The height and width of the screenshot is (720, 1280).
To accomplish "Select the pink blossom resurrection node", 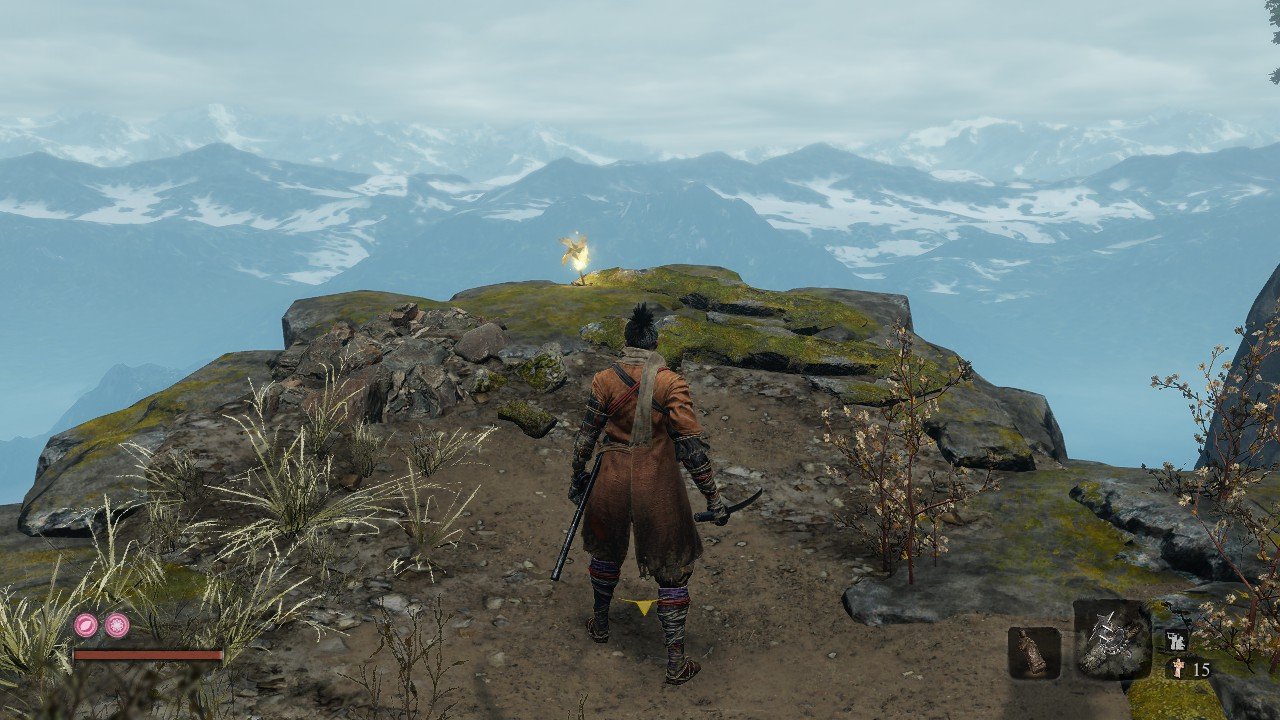I will click(117, 626).
